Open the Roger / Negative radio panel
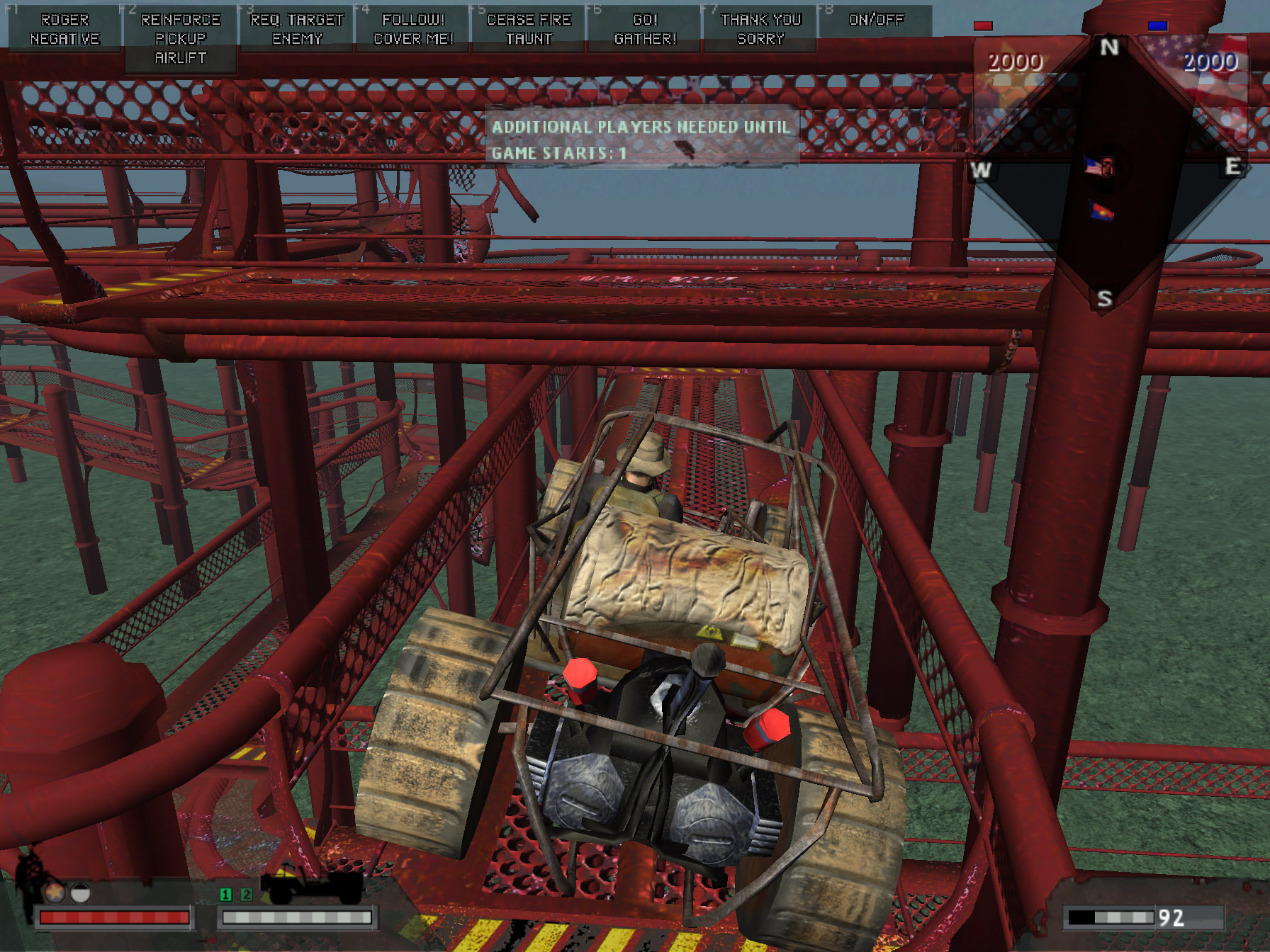This screenshot has height=952, width=1270. [x=64, y=29]
